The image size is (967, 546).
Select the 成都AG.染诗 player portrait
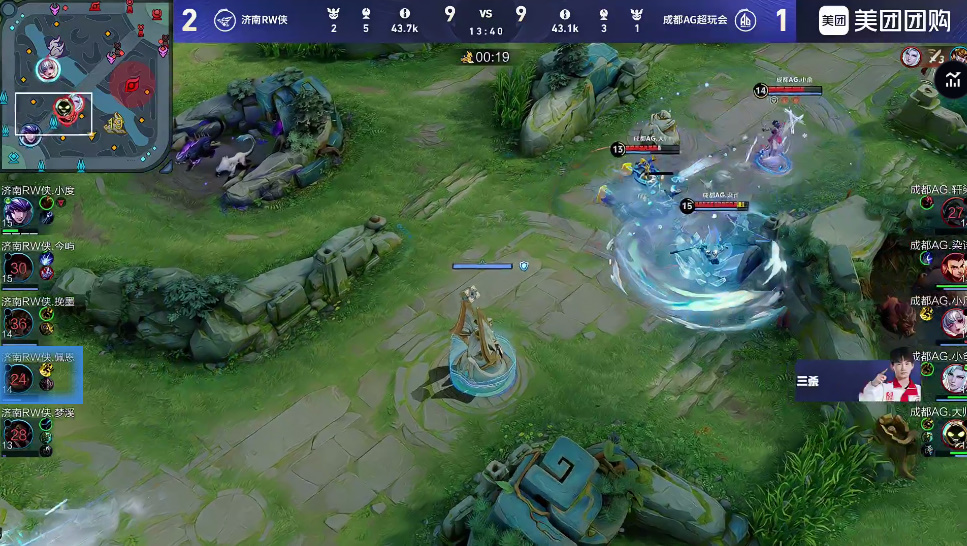tap(952, 266)
